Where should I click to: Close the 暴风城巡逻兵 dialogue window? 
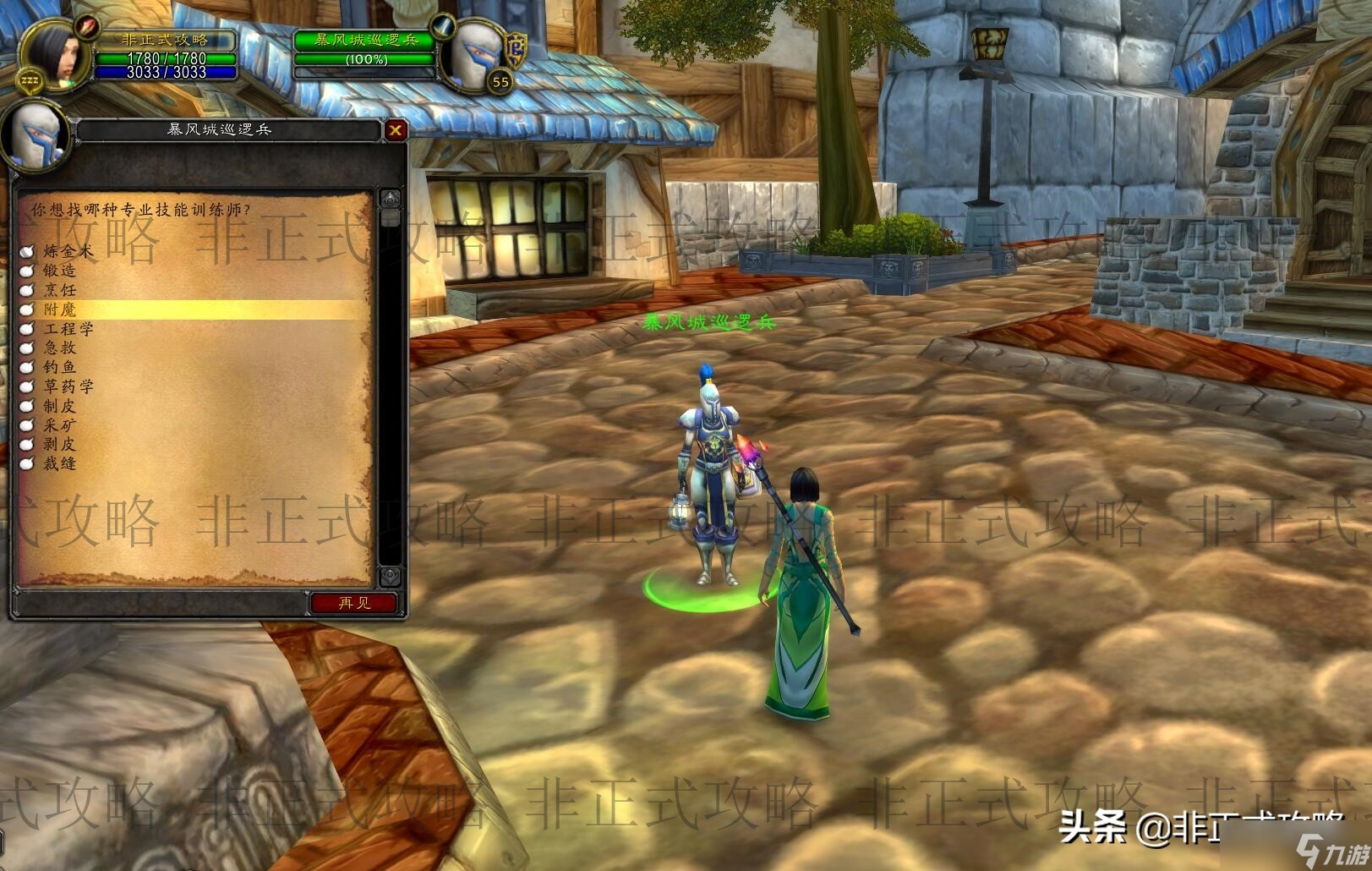pos(395,129)
